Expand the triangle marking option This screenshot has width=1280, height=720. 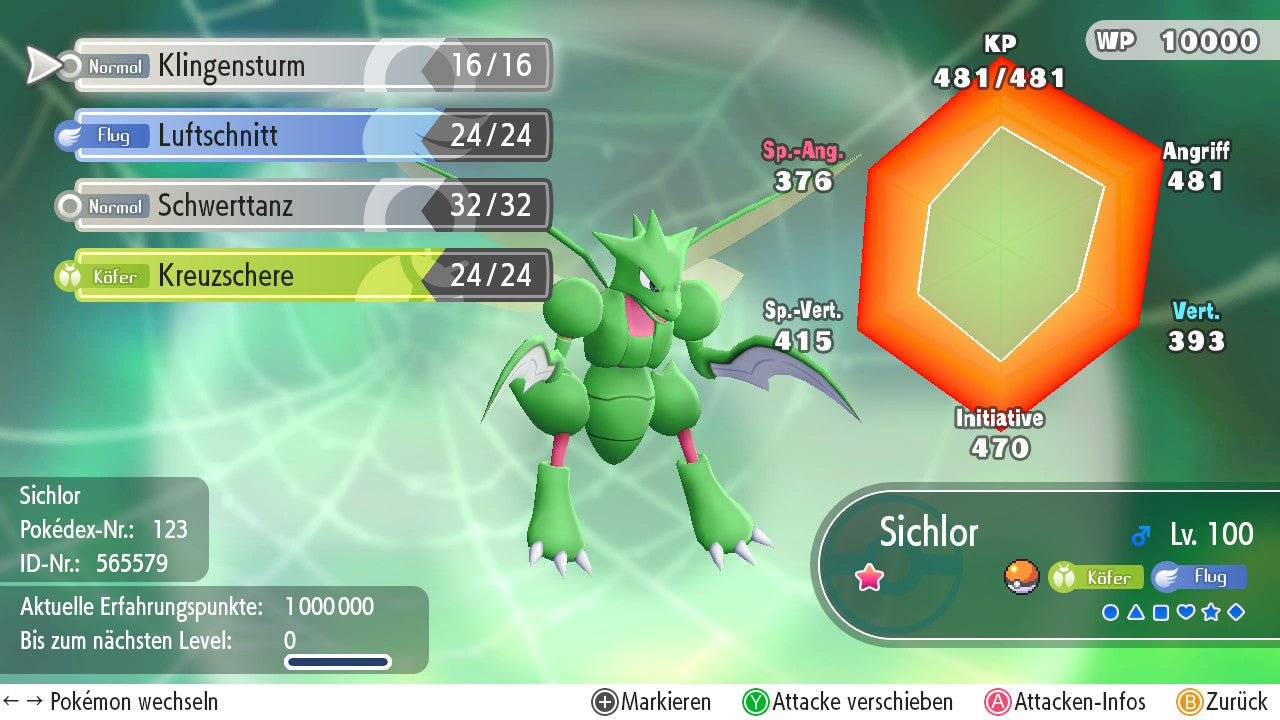(1136, 612)
